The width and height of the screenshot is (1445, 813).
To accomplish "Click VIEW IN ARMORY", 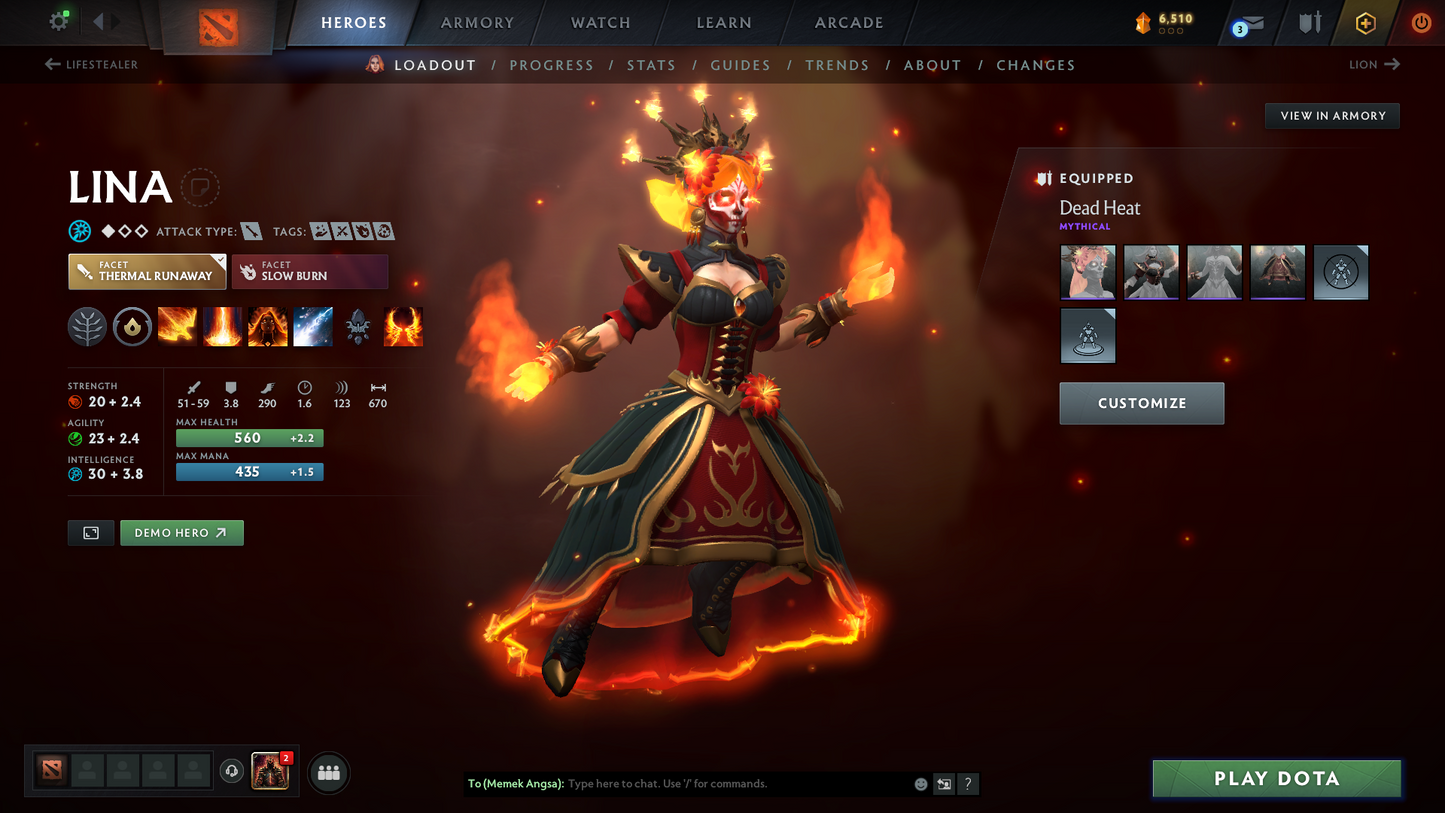I will click(x=1331, y=115).
